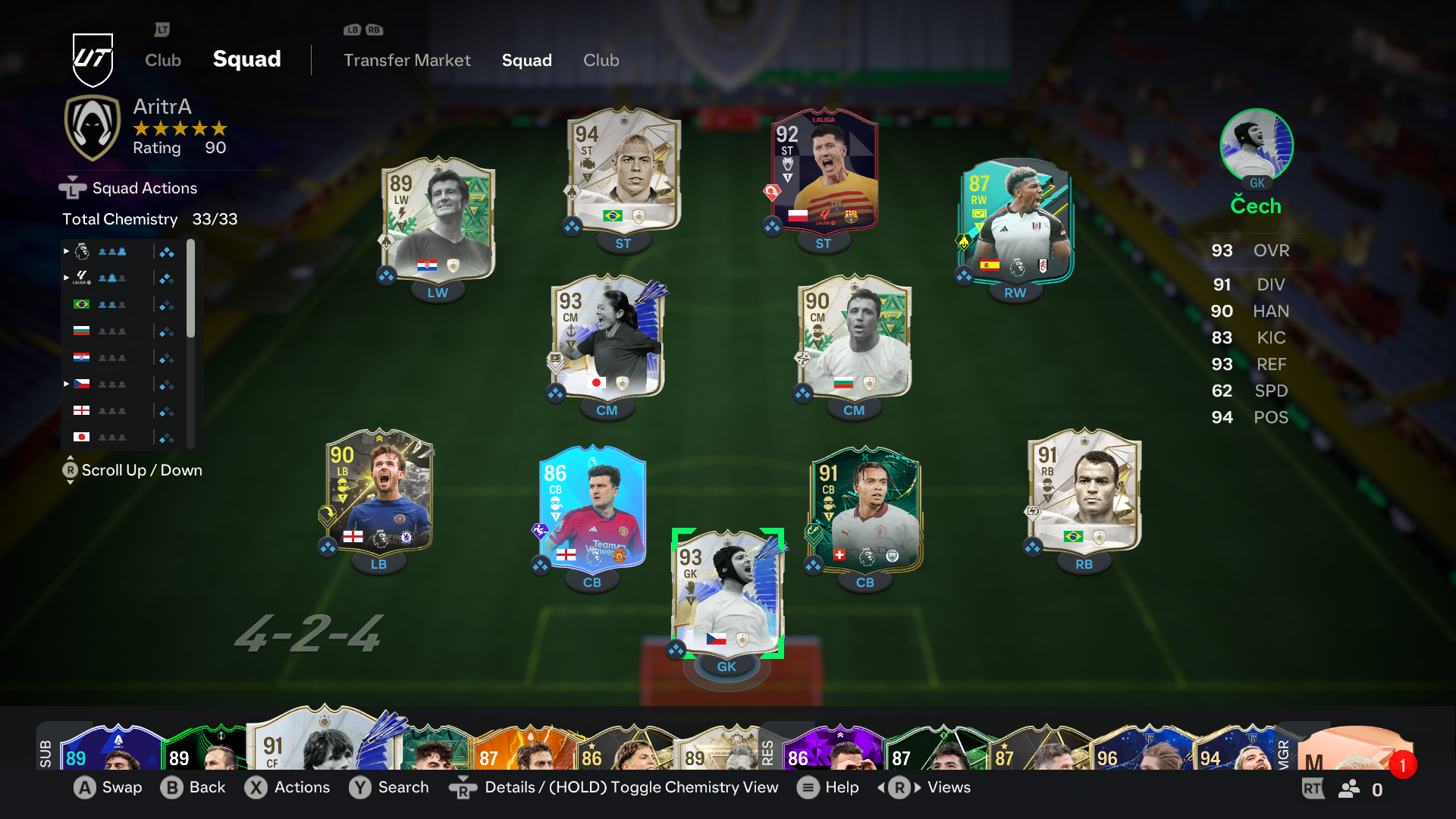Click the Japan flag chemistry entry
The width and height of the screenshot is (1456, 819).
point(81,438)
